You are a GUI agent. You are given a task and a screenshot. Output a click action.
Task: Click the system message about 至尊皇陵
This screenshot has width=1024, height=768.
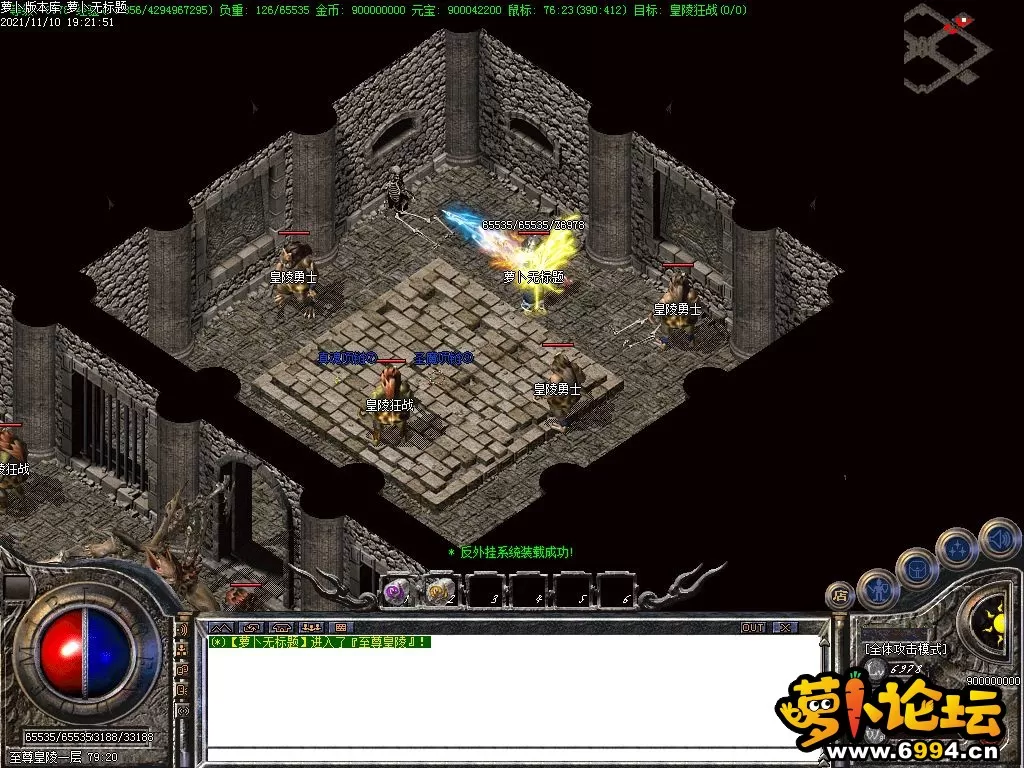point(320,642)
